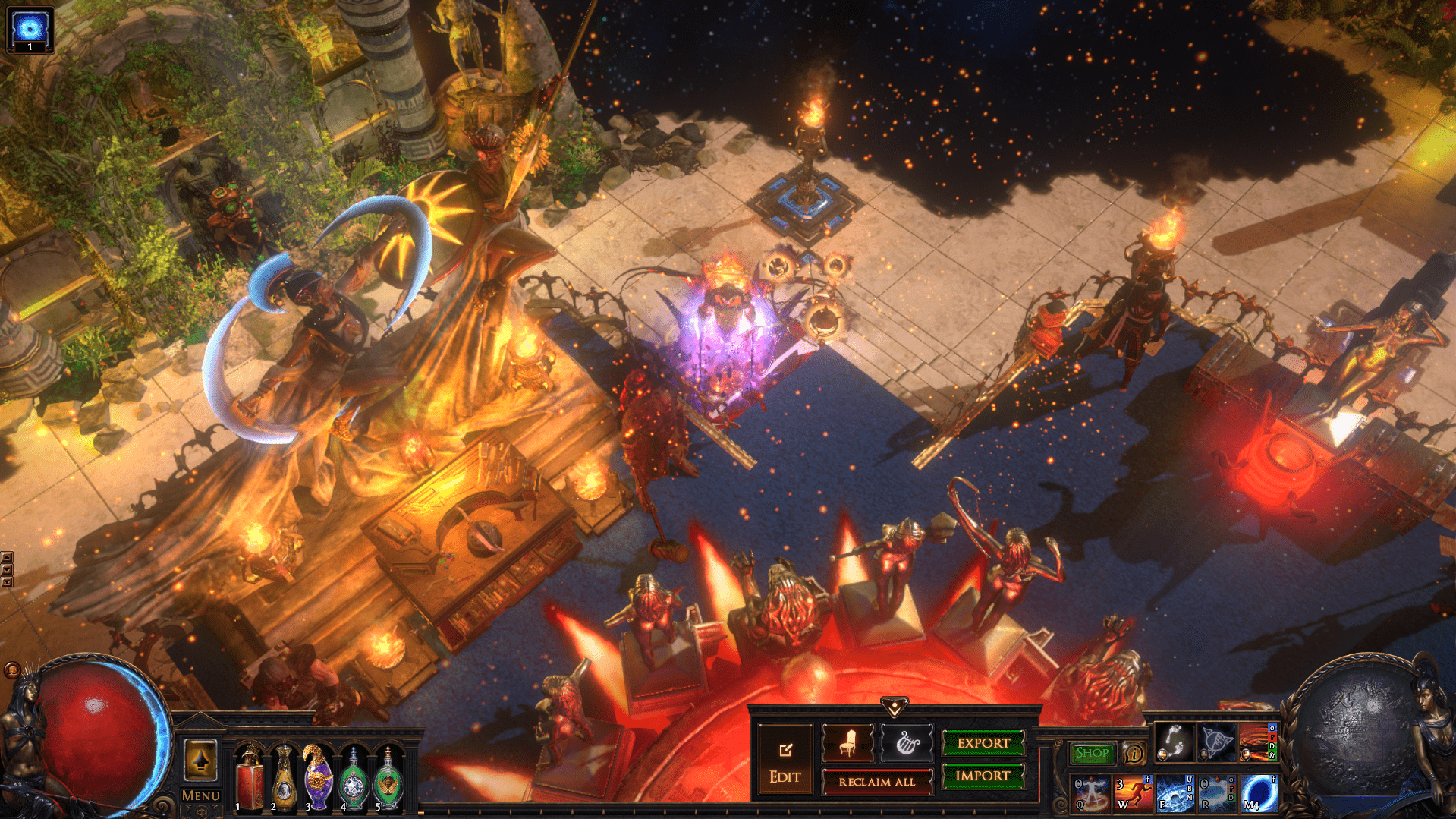Open the microtransaction Shop

[1092, 753]
